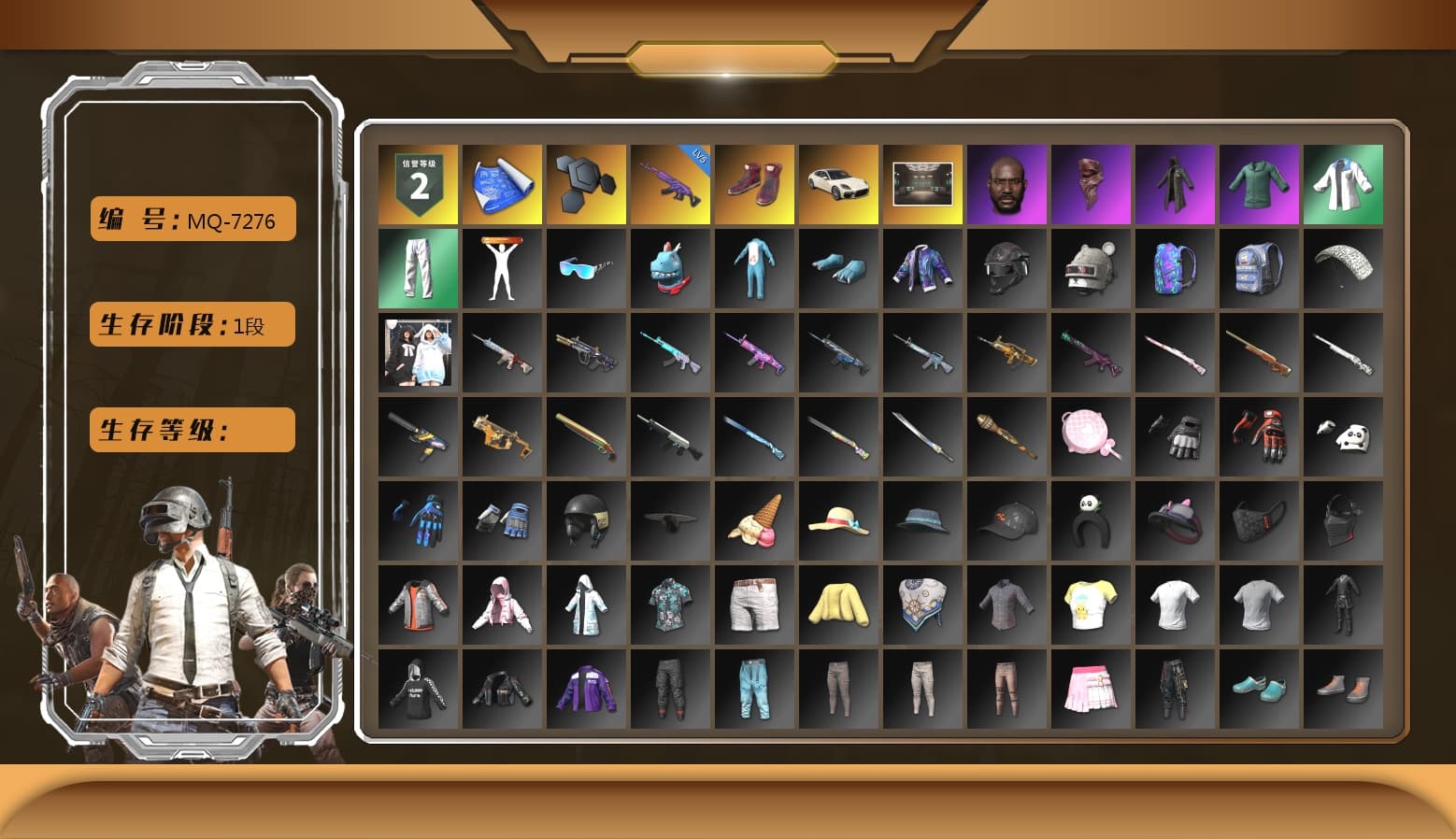The width and height of the screenshot is (1456, 839).
Task: Select the red bandana mask icon
Action: click(1091, 184)
